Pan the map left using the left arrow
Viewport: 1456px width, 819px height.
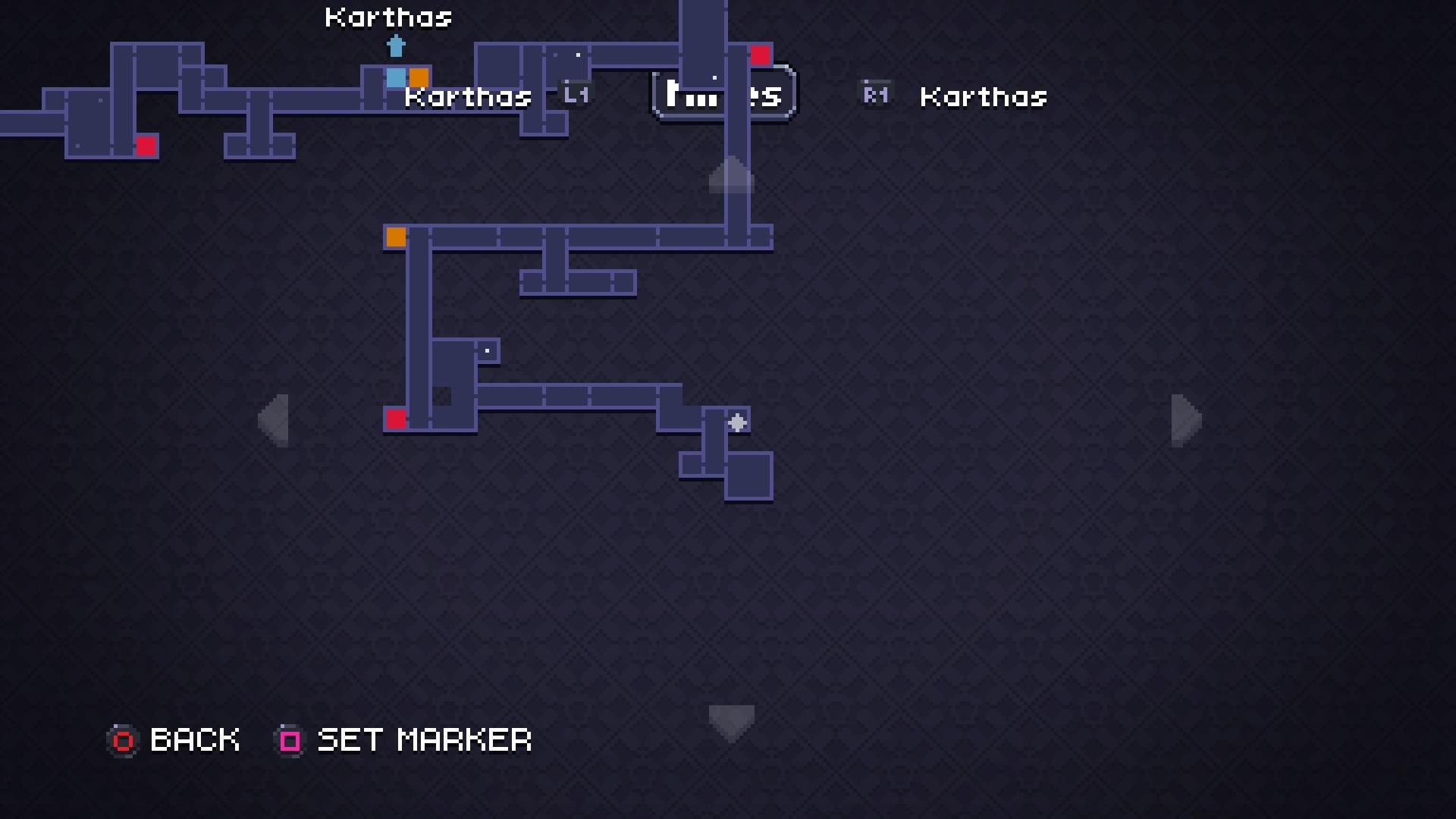(275, 421)
